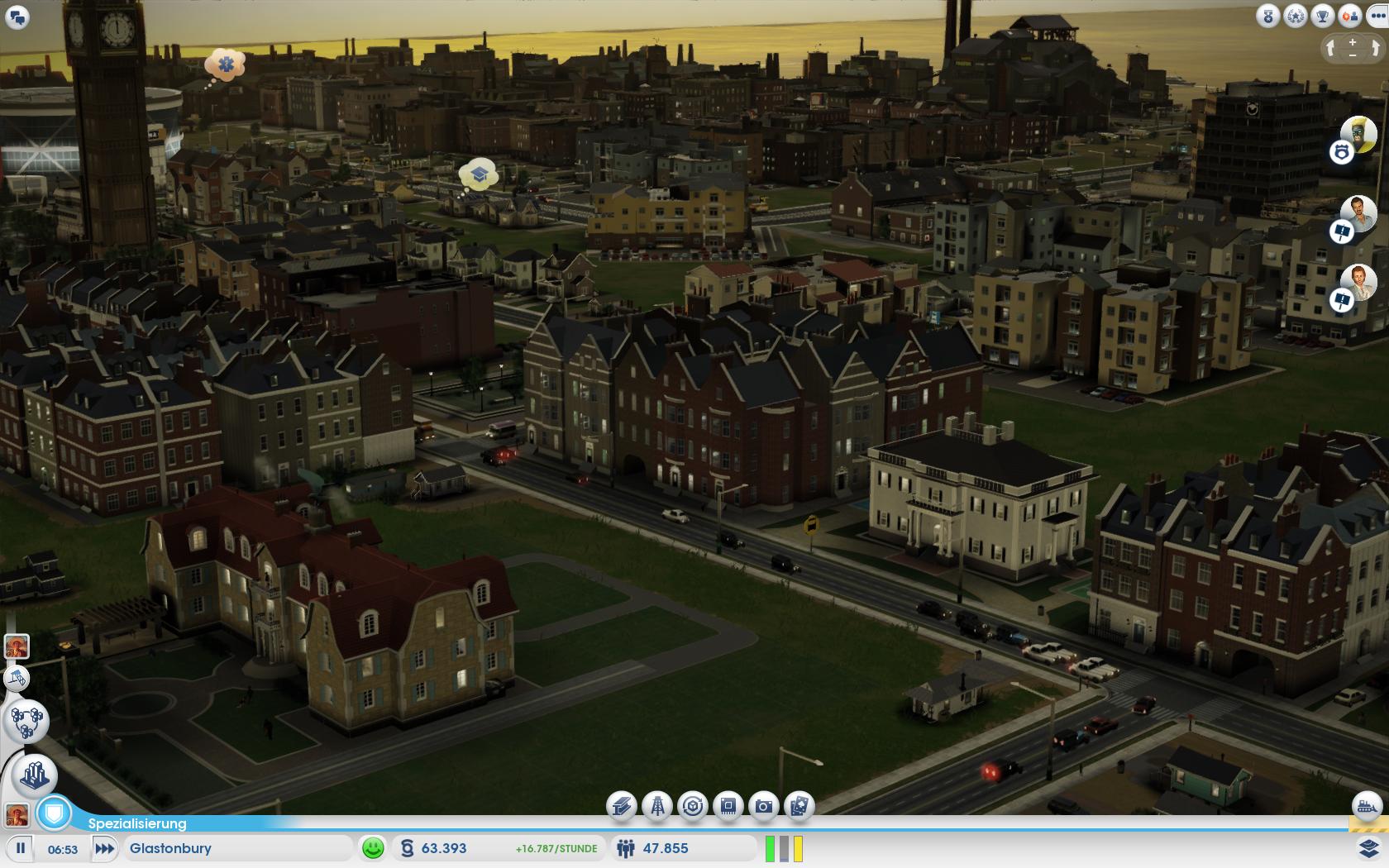Open the trophy leaderboards icon
The height and width of the screenshot is (868, 1389).
tap(1323, 17)
